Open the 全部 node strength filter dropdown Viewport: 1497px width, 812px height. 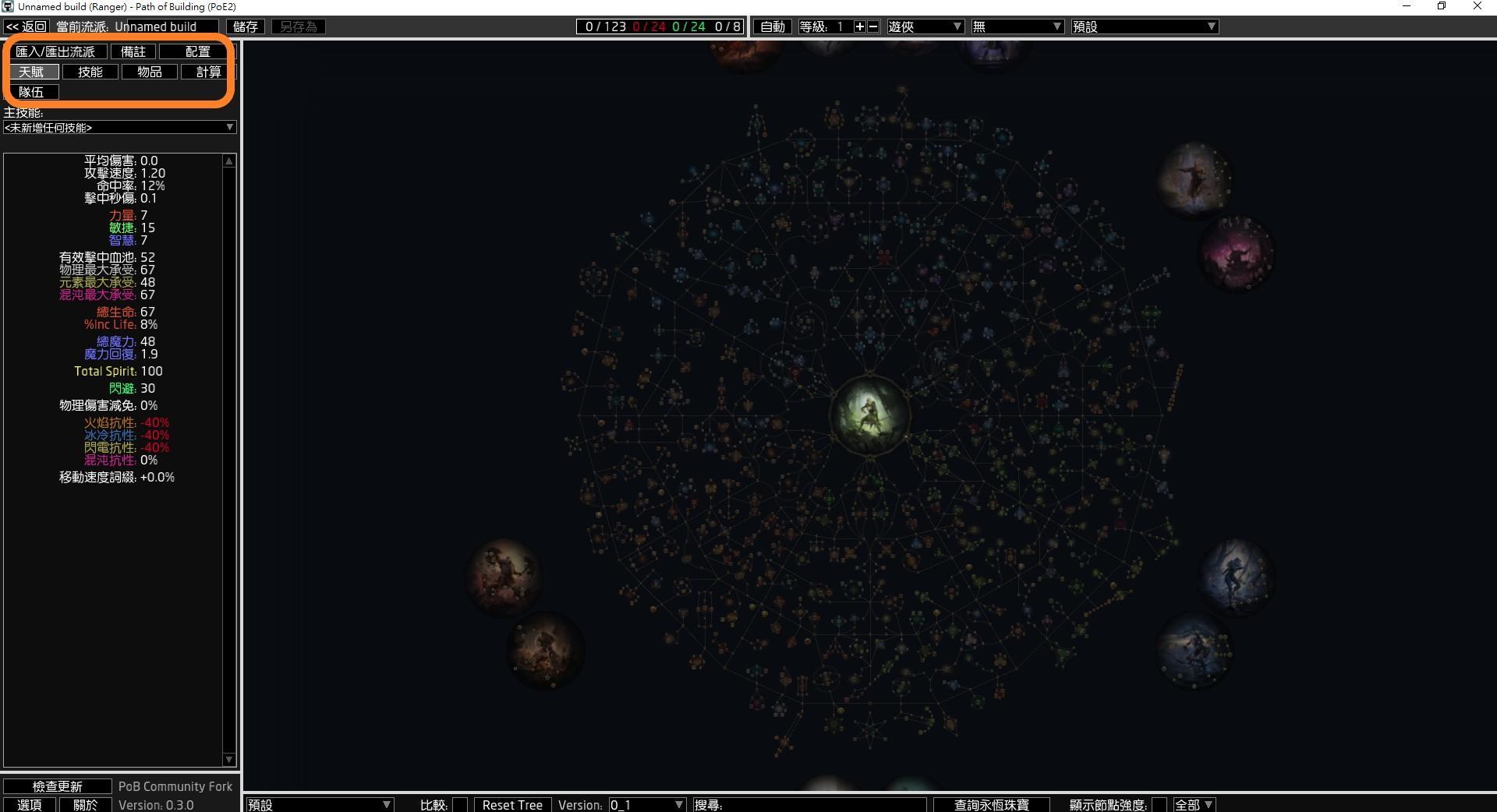tap(1195, 805)
